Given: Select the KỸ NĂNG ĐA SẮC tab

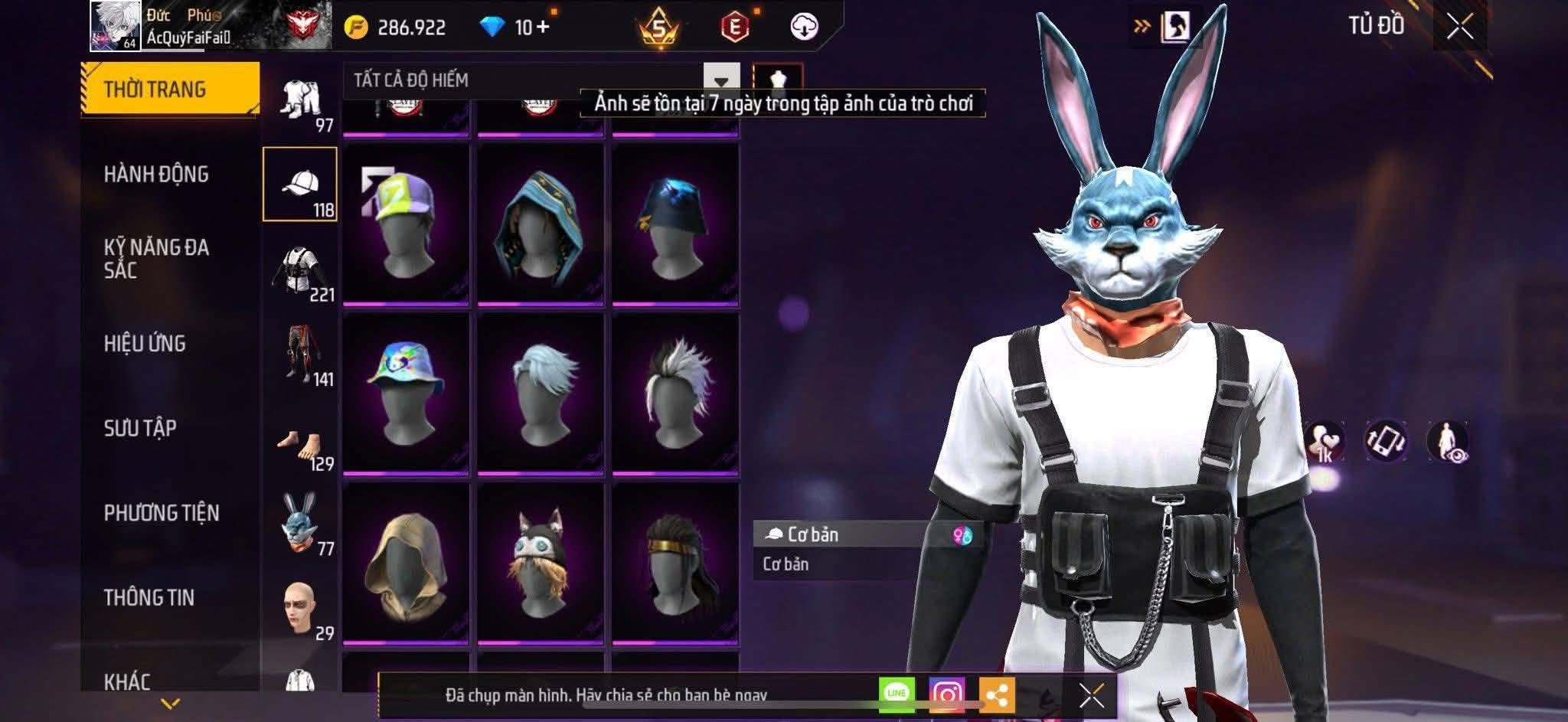Looking at the screenshot, I should point(156,258).
